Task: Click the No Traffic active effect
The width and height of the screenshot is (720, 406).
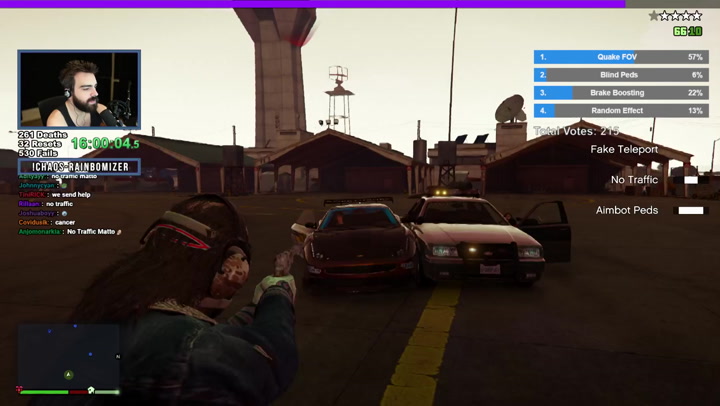Action: coord(635,180)
